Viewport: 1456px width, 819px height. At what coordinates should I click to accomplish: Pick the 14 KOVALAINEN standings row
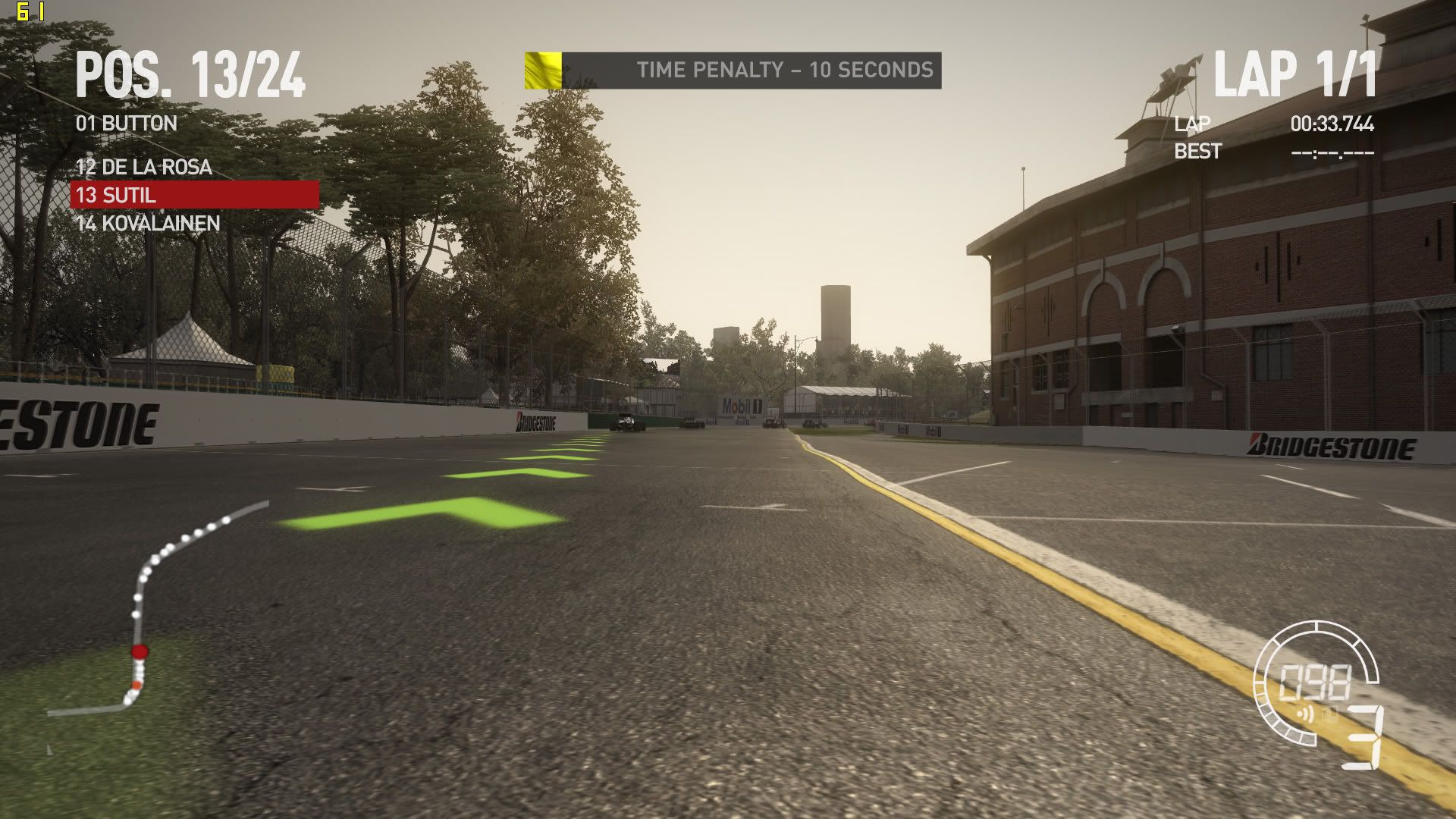click(x=148, y=224)
